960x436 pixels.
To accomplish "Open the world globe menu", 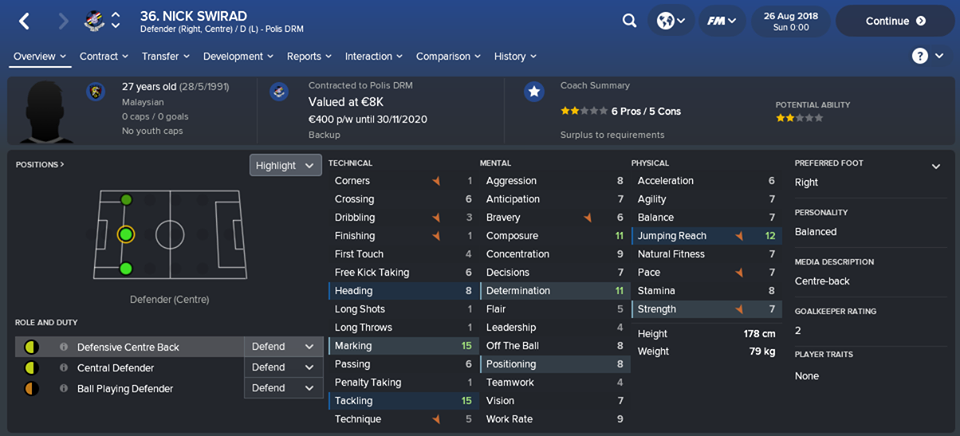I will 672,20.
